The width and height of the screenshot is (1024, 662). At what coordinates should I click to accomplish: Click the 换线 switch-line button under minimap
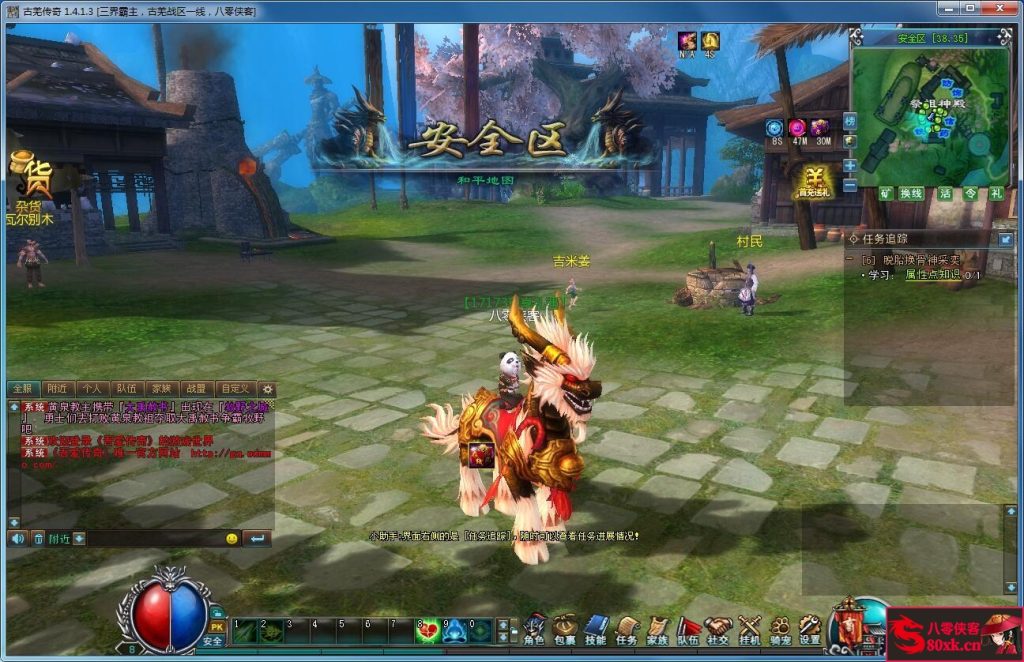[x=912, y=193]
